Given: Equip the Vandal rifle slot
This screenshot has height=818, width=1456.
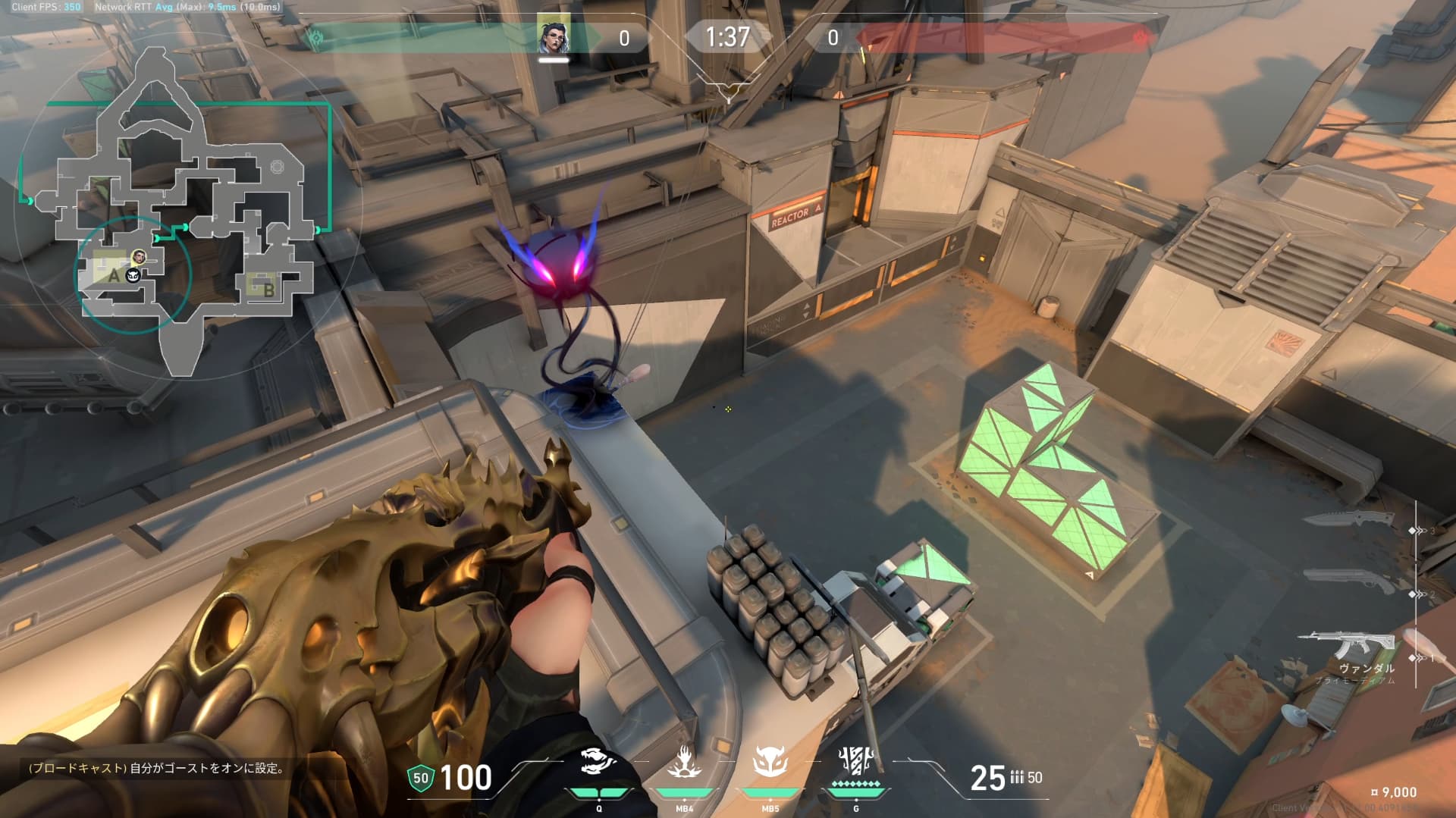Looking at the screenshot, I should coord(1347,647).
